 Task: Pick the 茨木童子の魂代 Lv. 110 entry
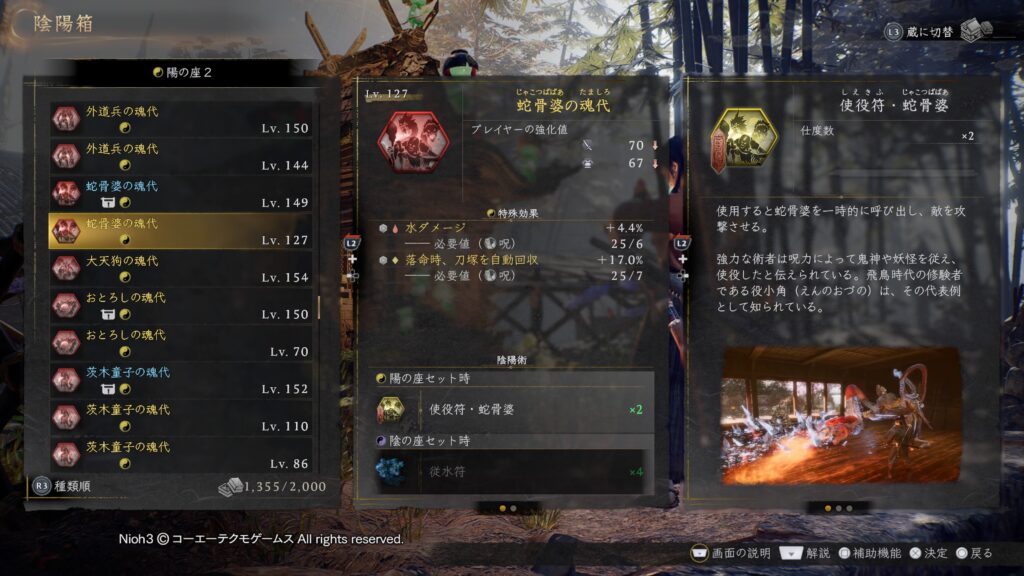click(181, 417)
